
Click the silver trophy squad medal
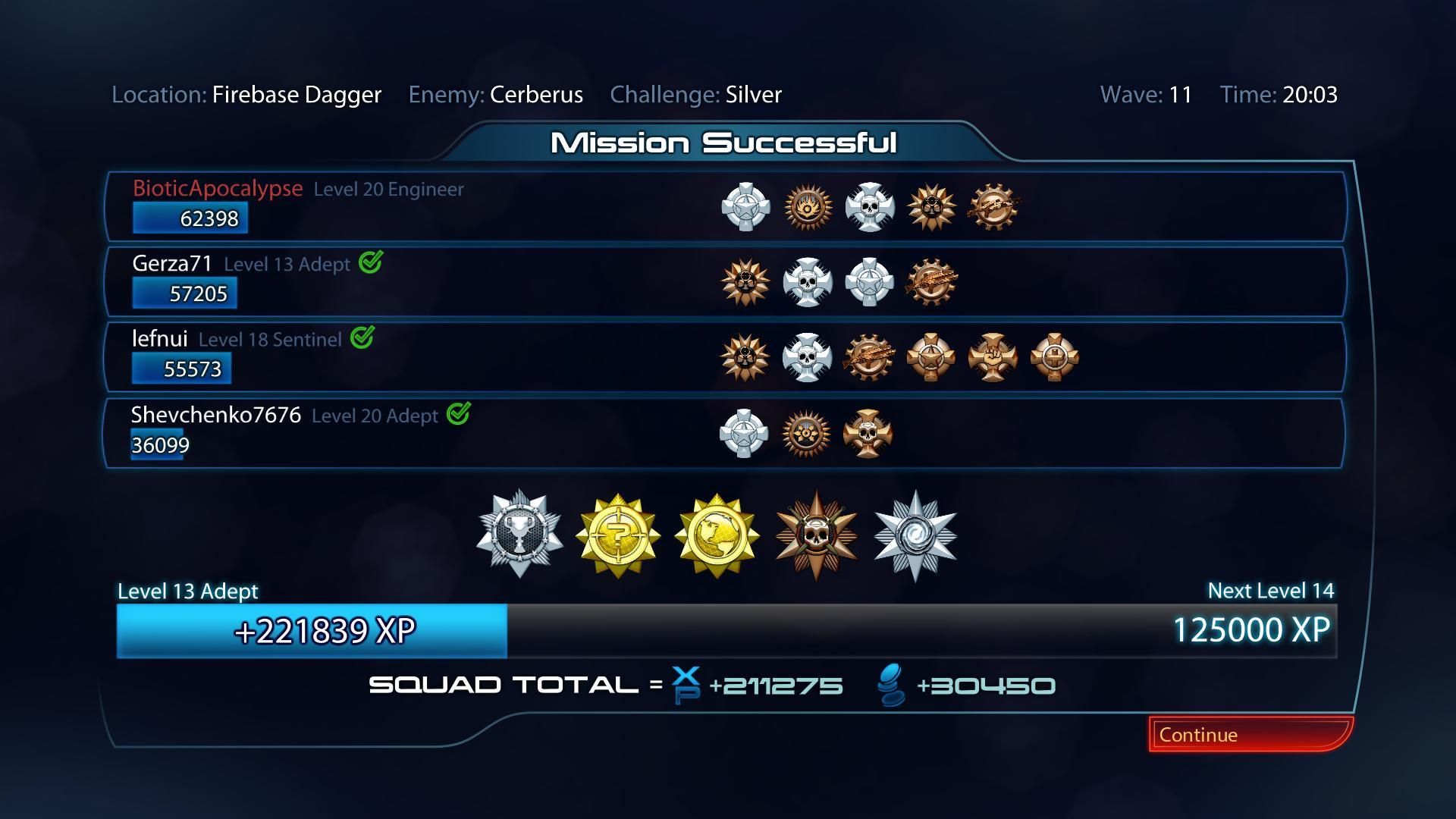[x=519, y=535]
